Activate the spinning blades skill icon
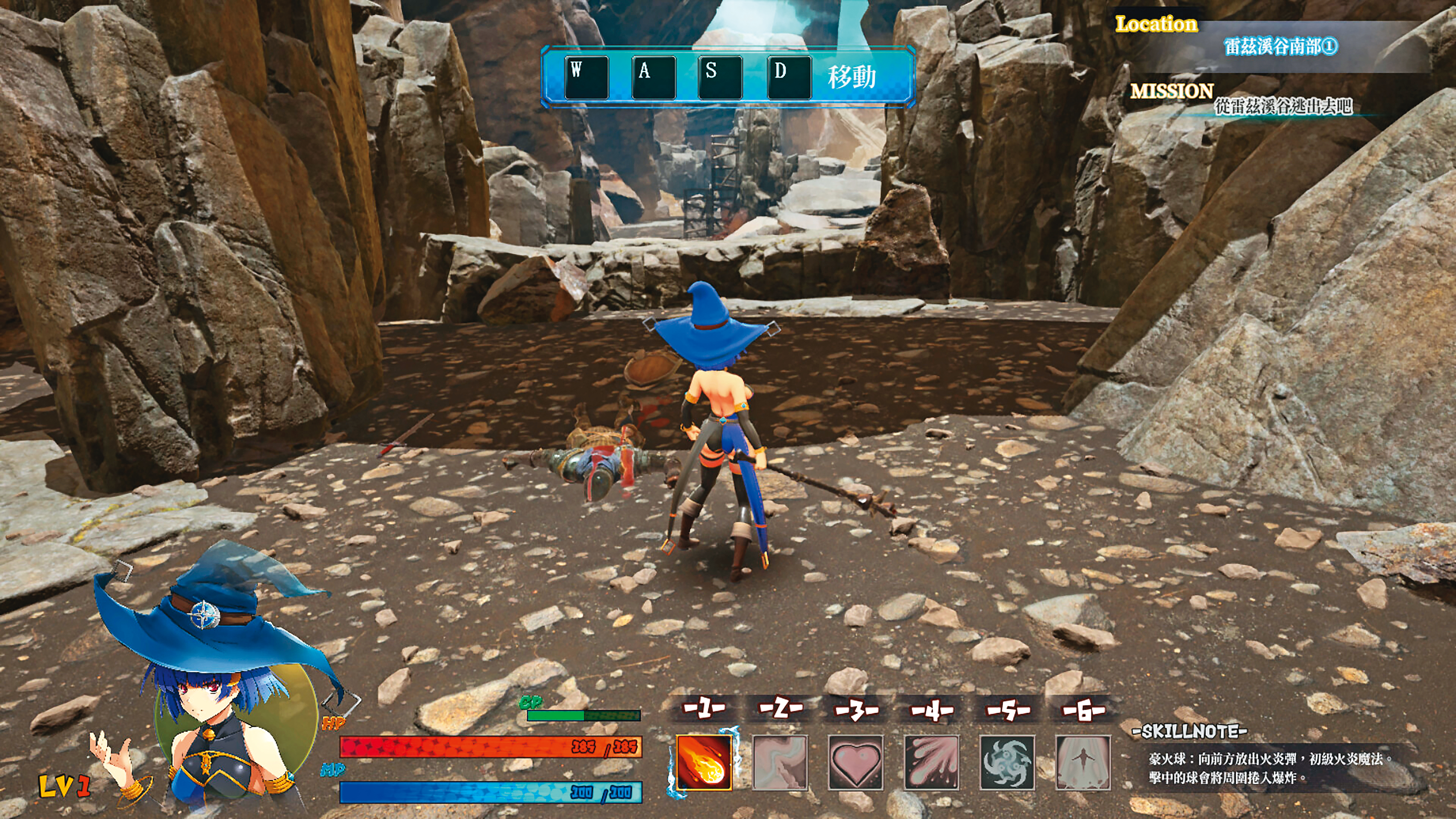The image size is (1456, 819). click(x=1007, y=762)
